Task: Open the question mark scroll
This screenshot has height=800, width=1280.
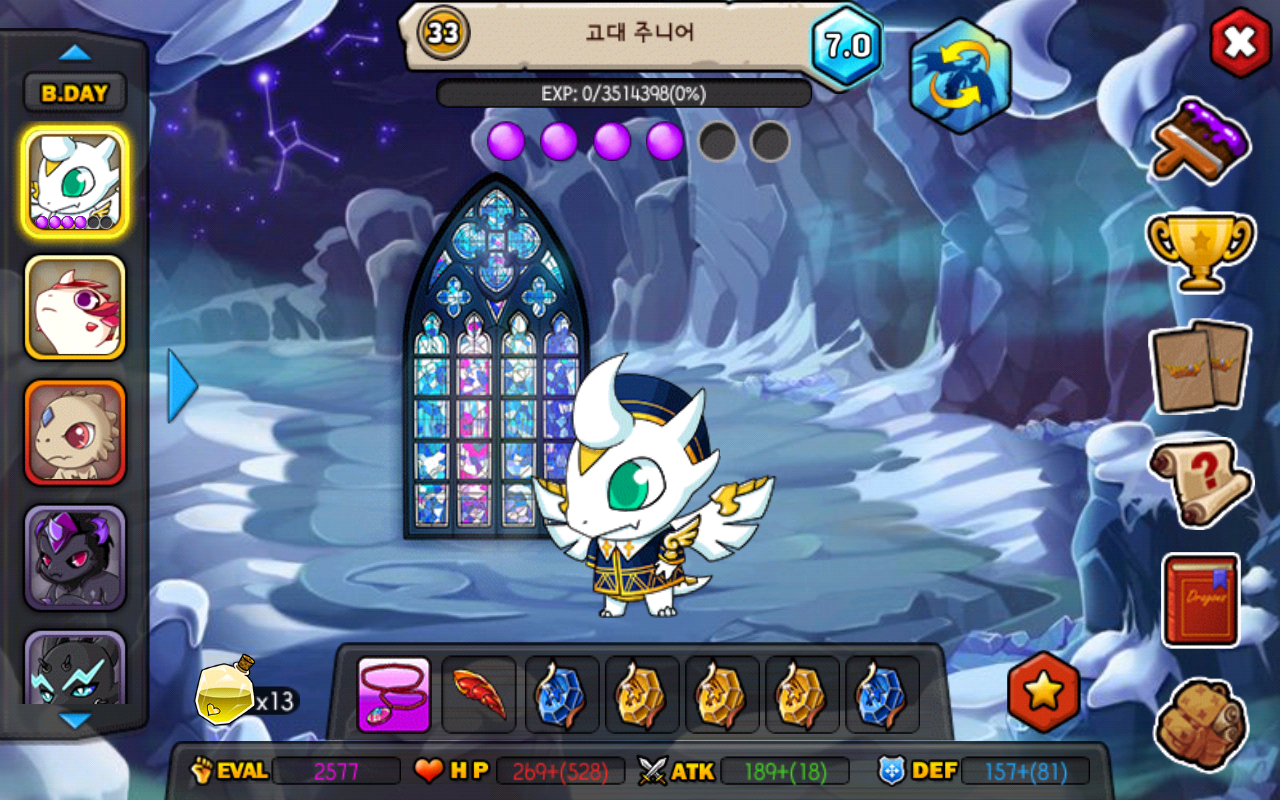Action: [1200, 482]
